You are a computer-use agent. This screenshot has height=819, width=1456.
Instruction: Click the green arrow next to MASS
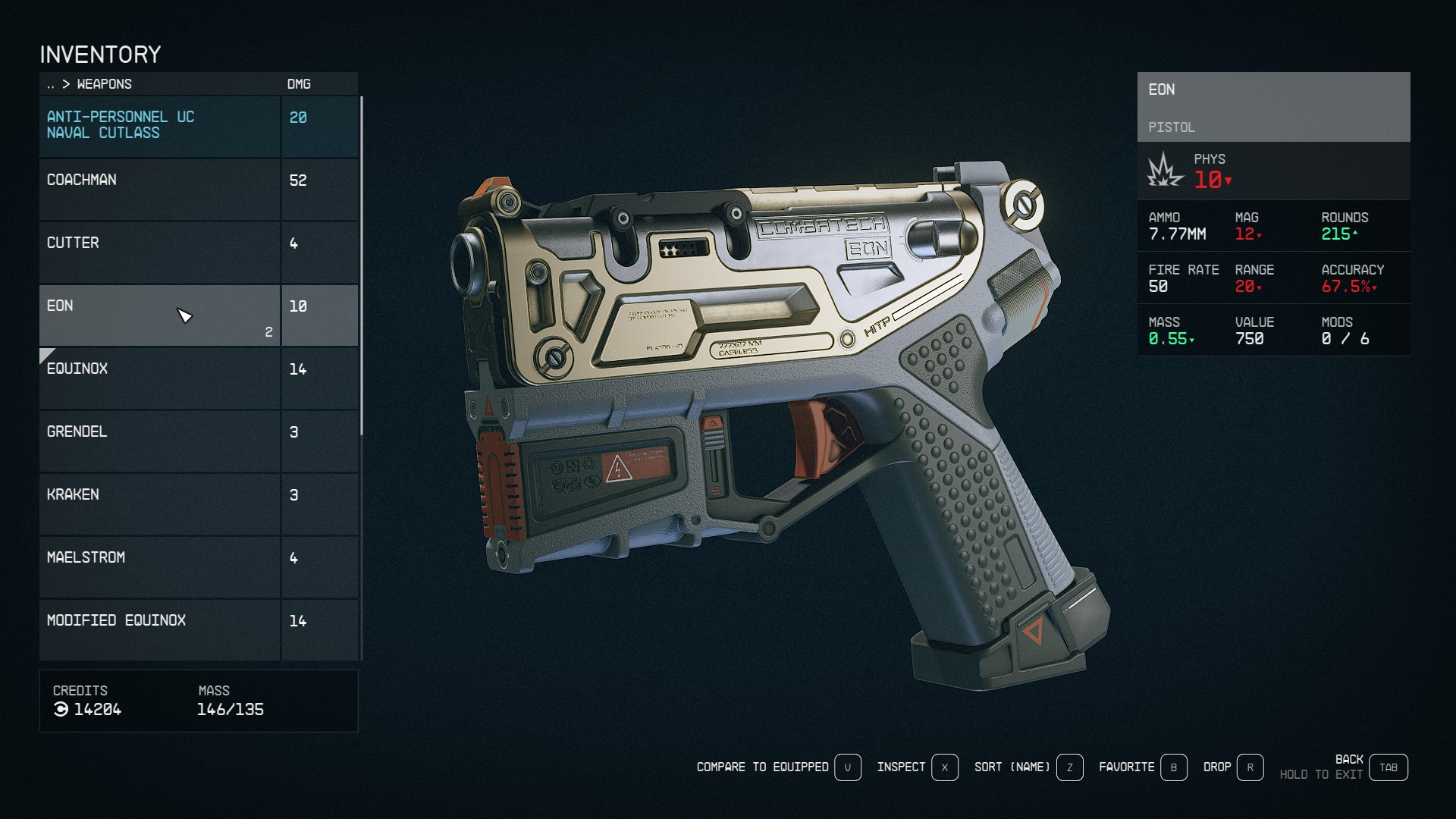1192,341
